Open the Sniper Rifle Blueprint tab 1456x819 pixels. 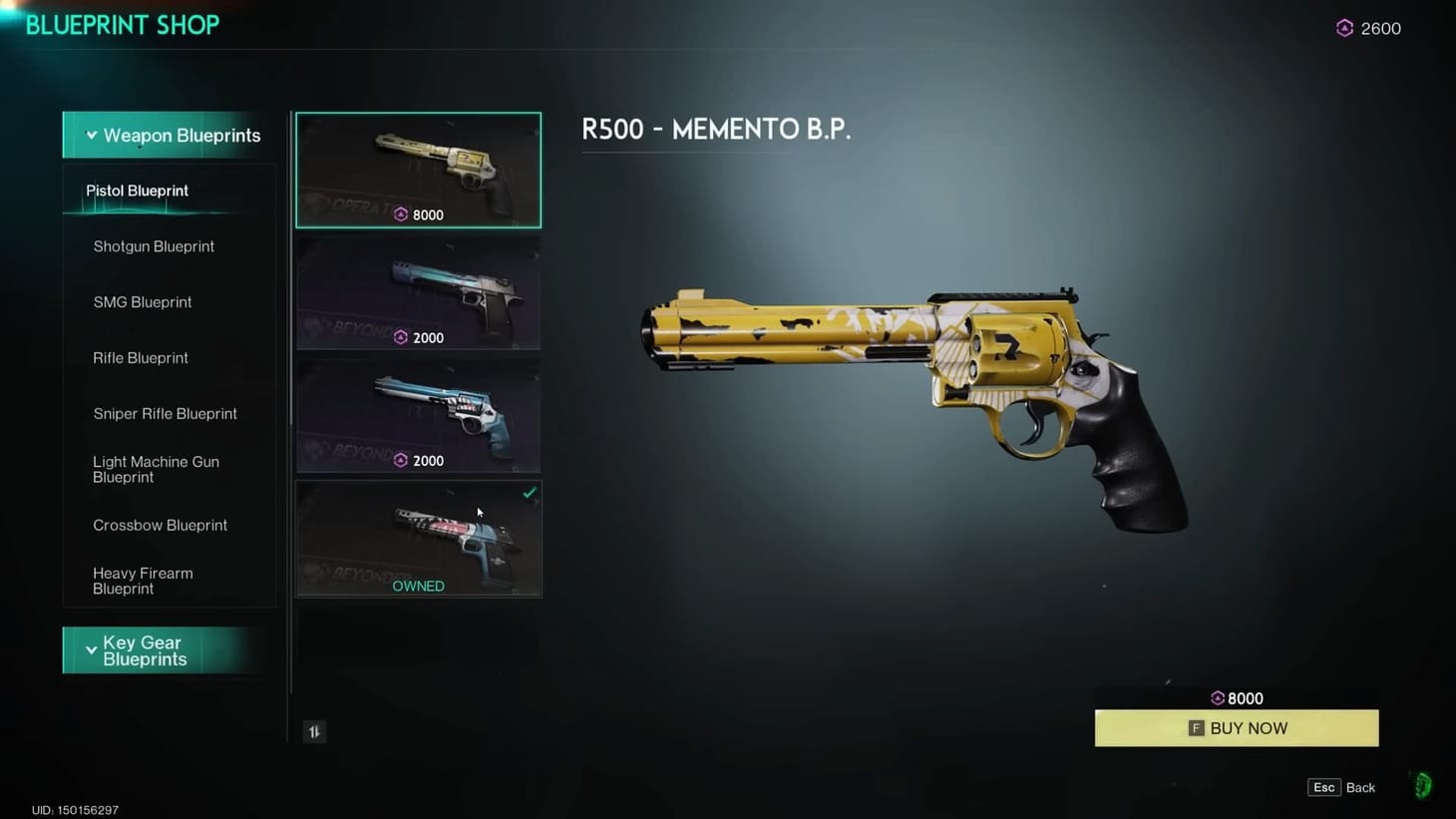pyautogui.click(x=165, y=413)
